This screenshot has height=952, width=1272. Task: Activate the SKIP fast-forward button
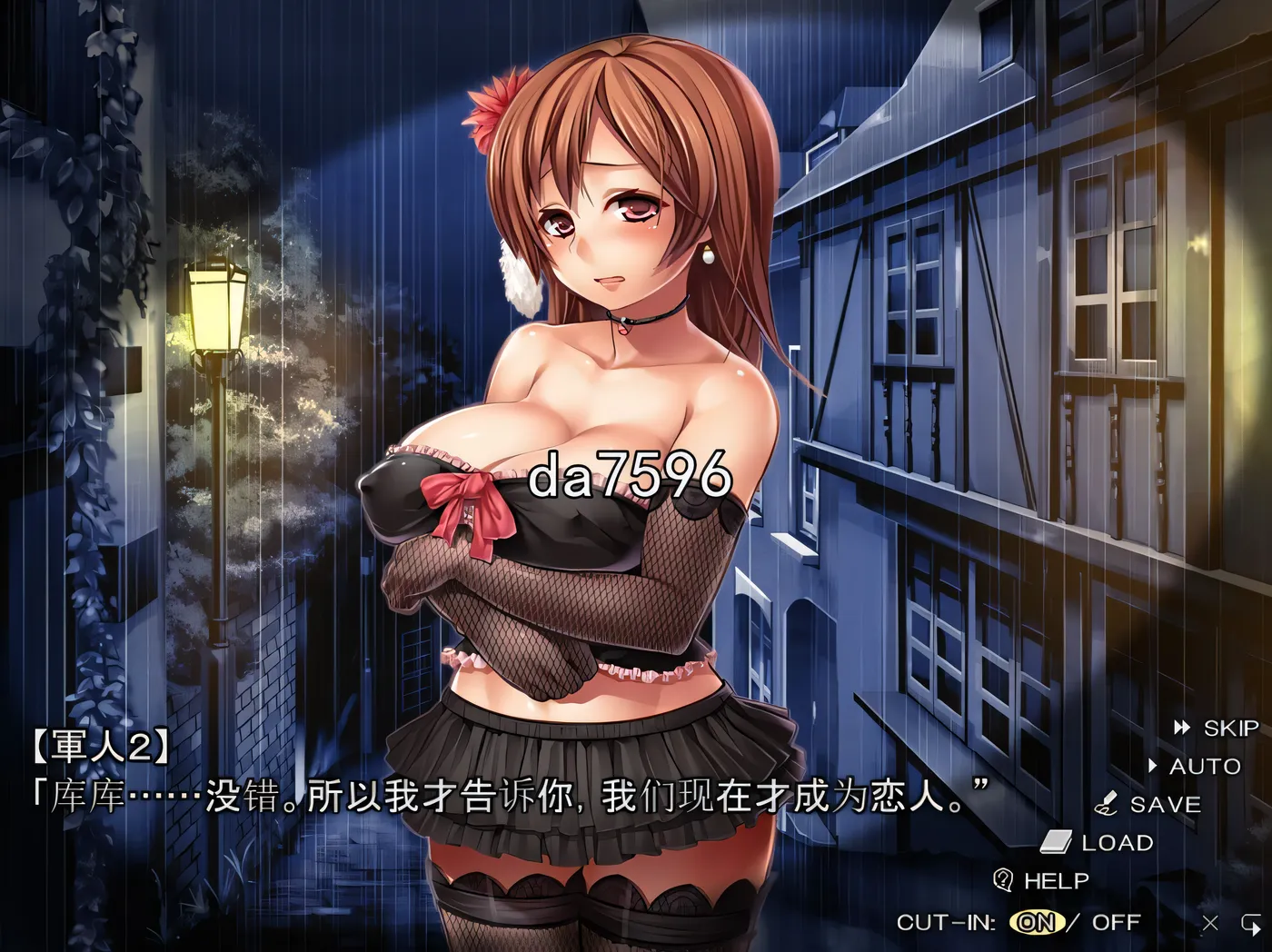pyautogui.click(x=1217, y=728)
